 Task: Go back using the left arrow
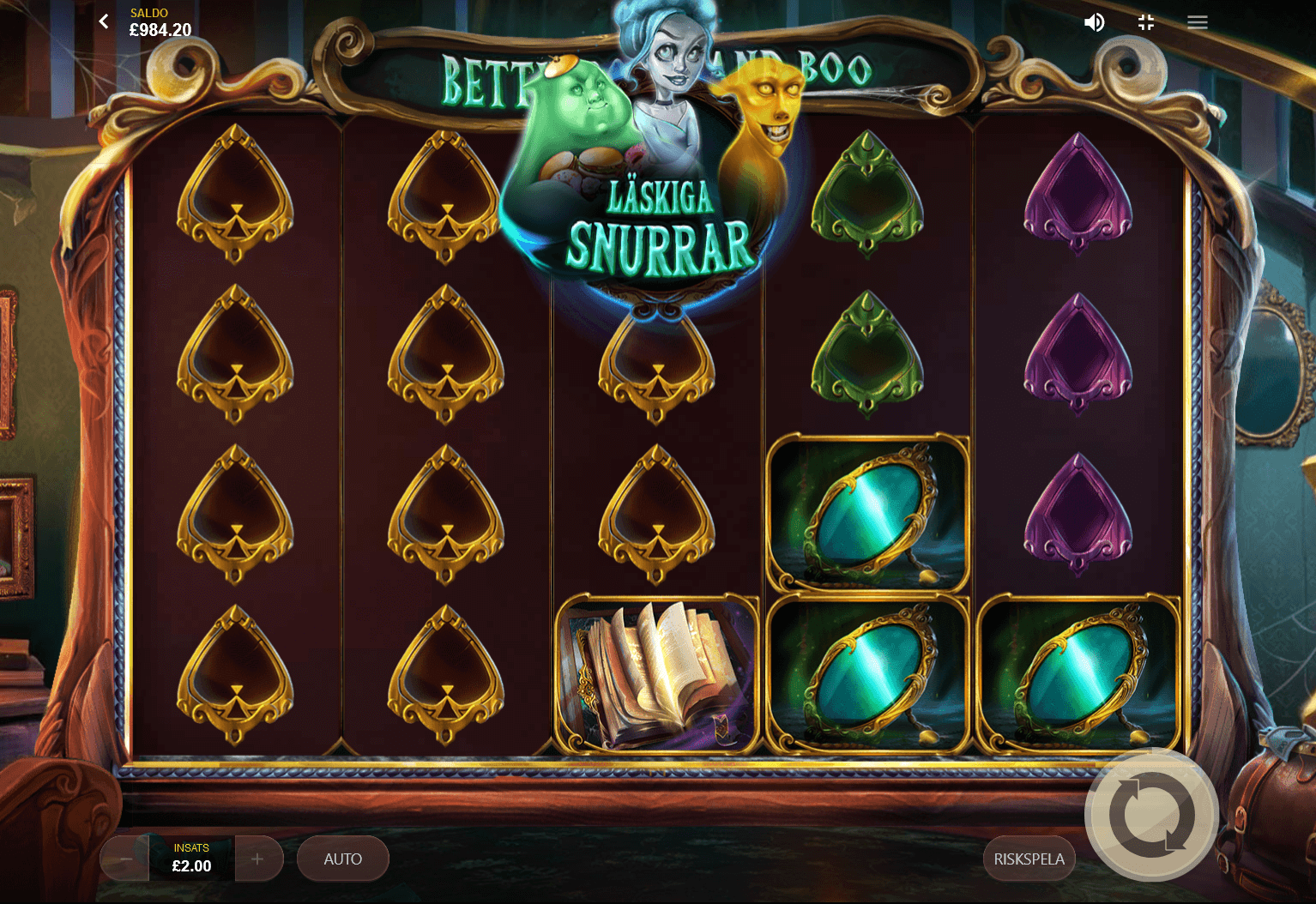point(104,21)
